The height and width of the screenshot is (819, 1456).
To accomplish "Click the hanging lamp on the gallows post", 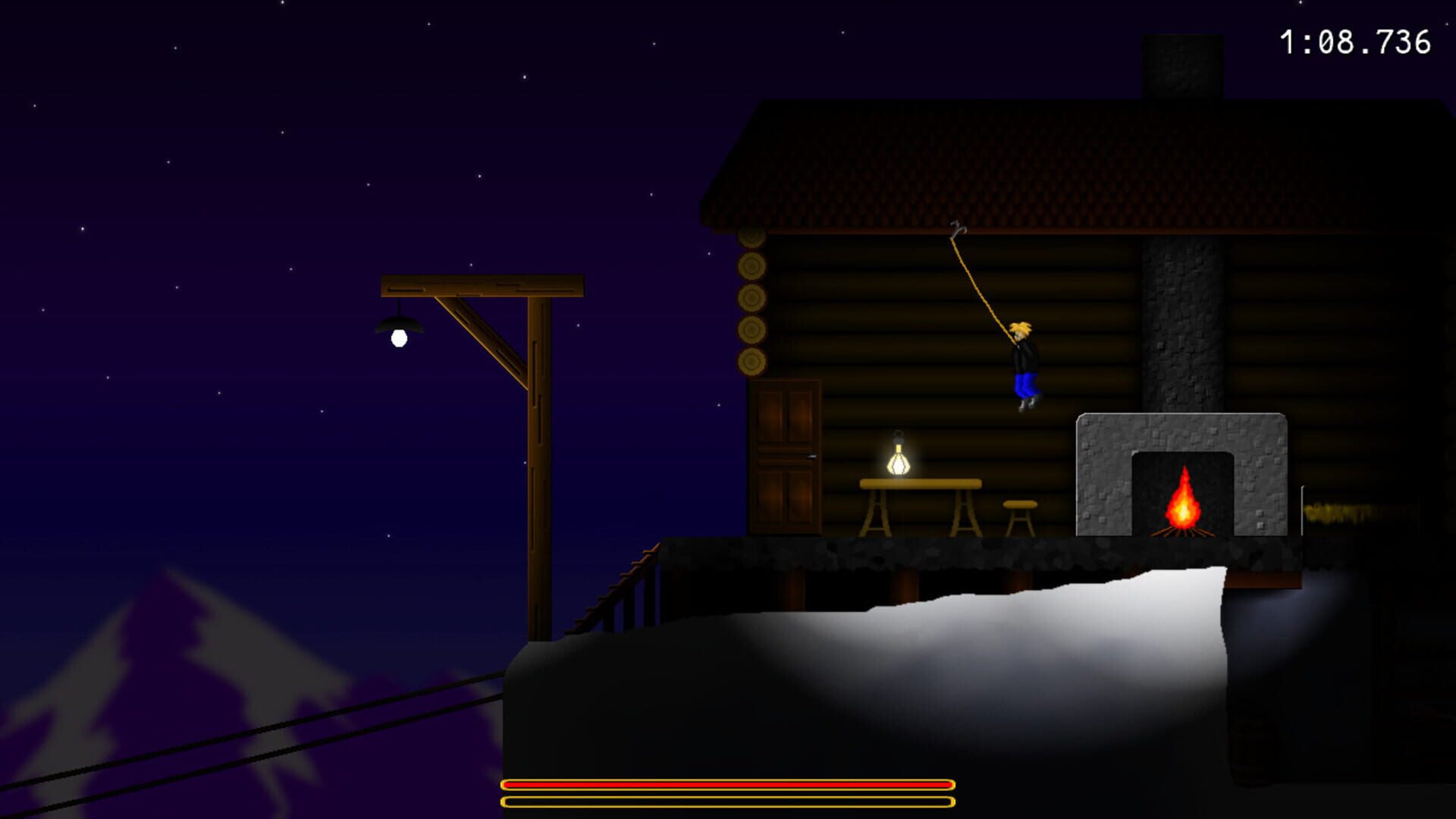I will pyautogui.click(x=397, y=330).
